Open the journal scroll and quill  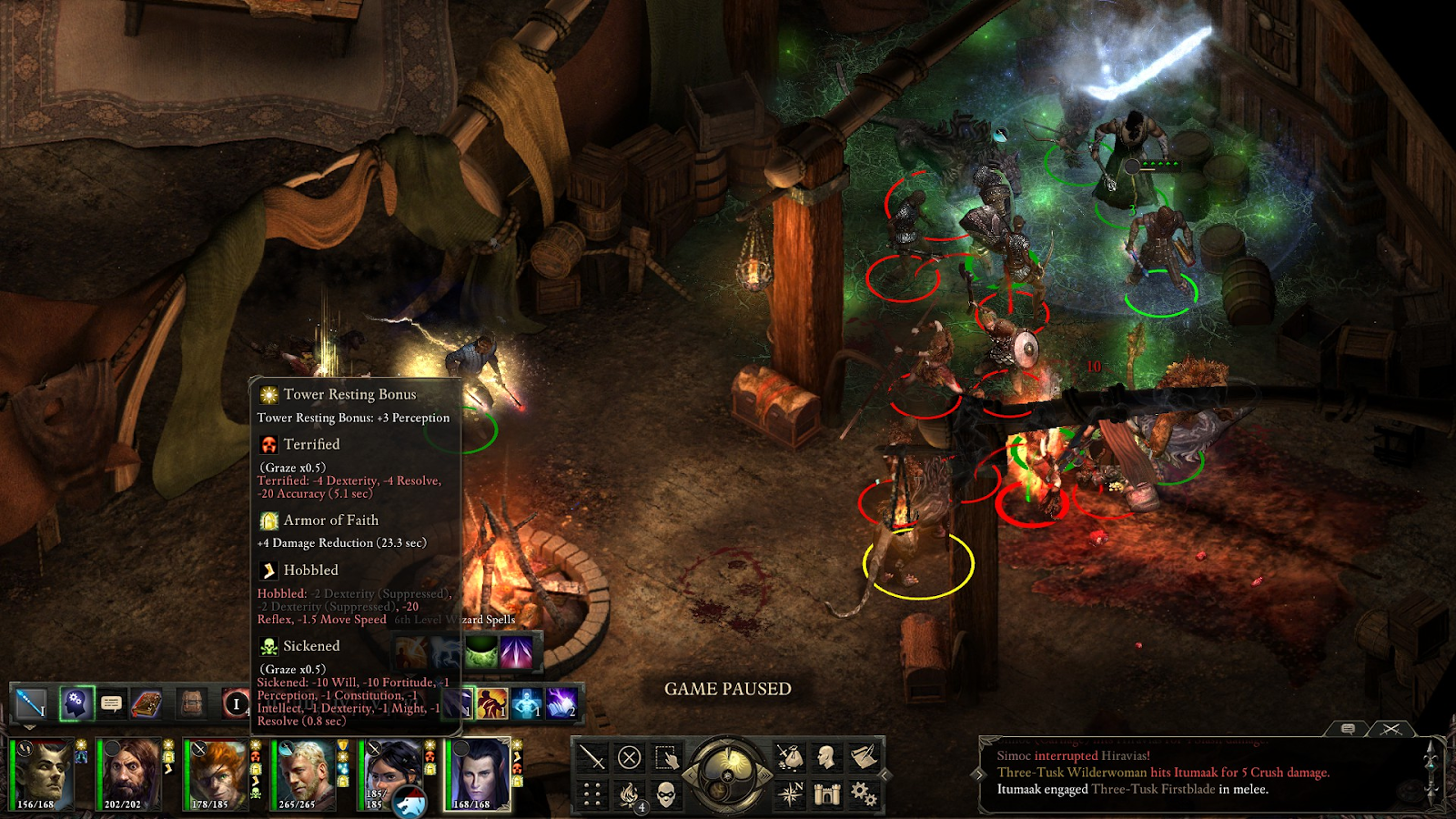pyautogui.click(x=864, y=757)
